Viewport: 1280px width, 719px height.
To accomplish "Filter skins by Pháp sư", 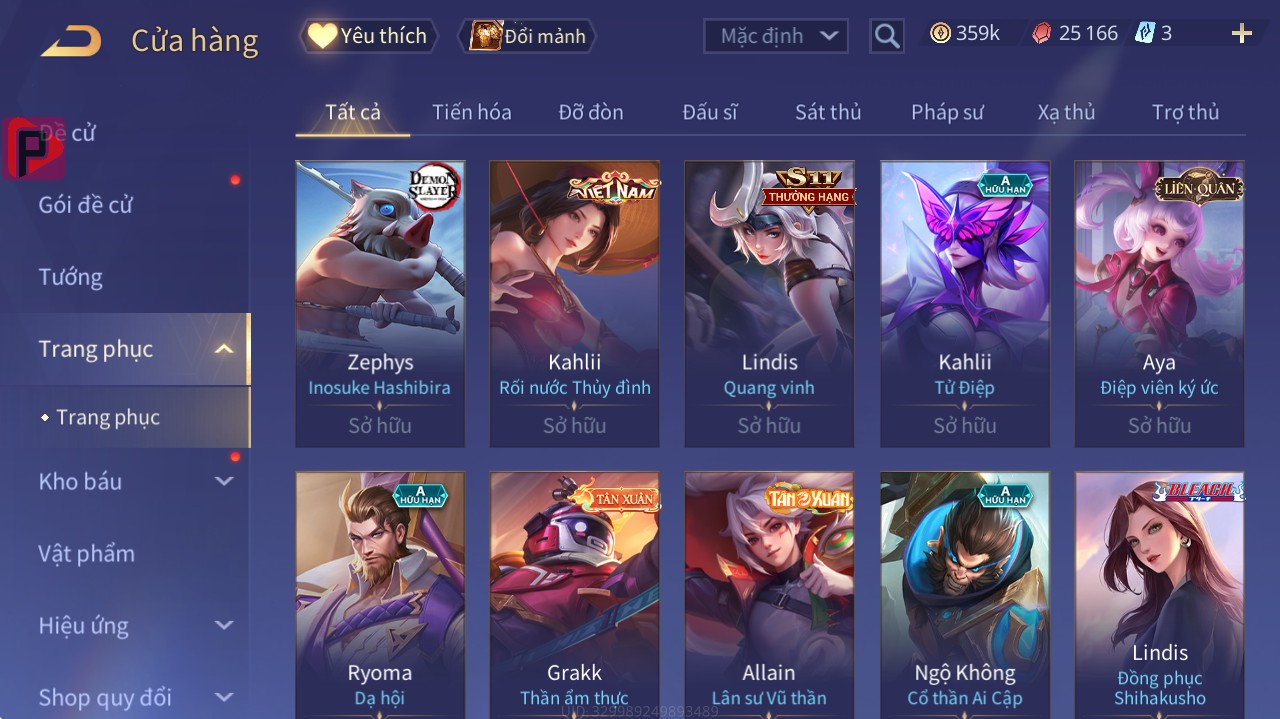I will (947, 112).
